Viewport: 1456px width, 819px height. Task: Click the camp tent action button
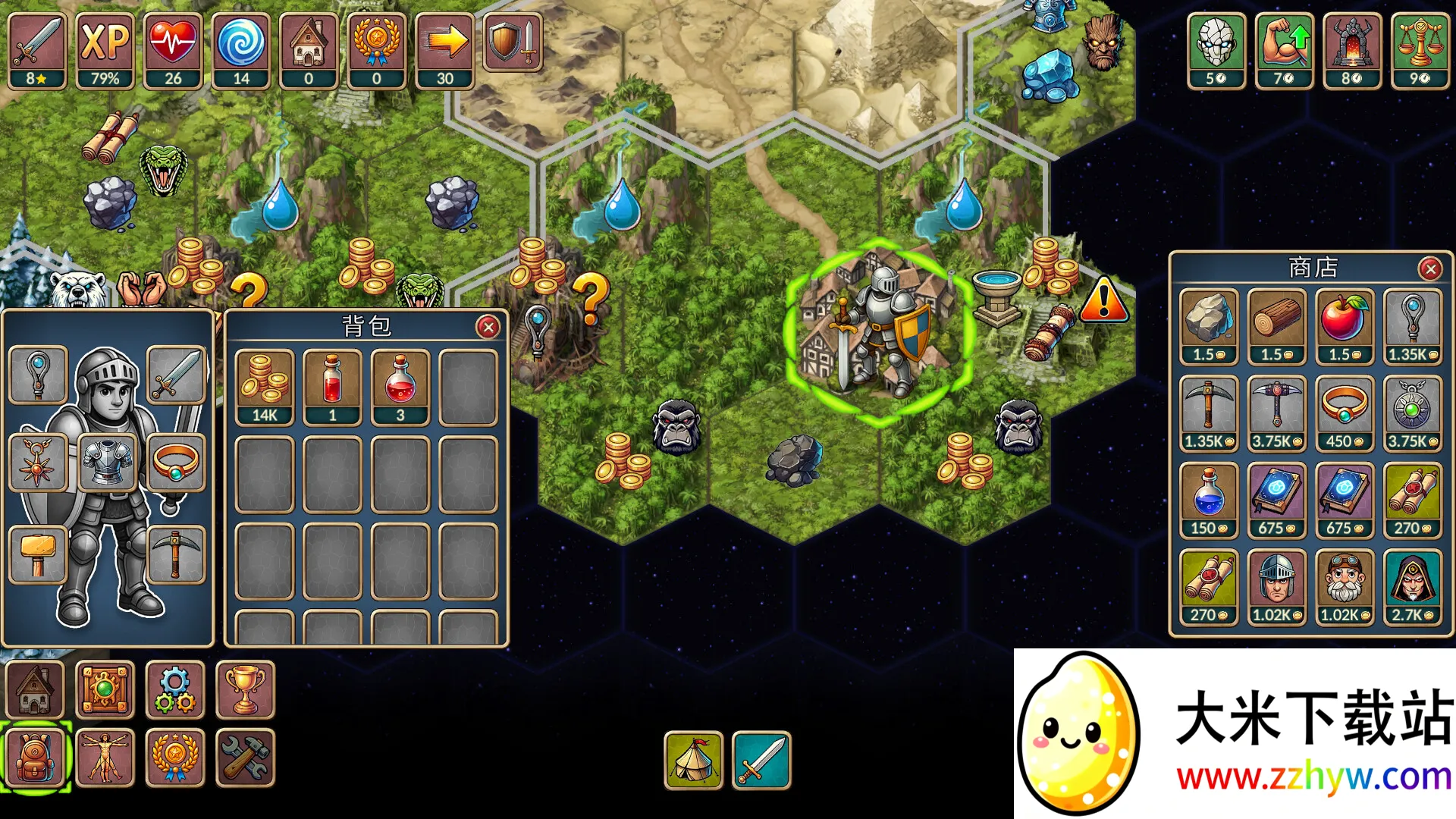tap(693, 760)
